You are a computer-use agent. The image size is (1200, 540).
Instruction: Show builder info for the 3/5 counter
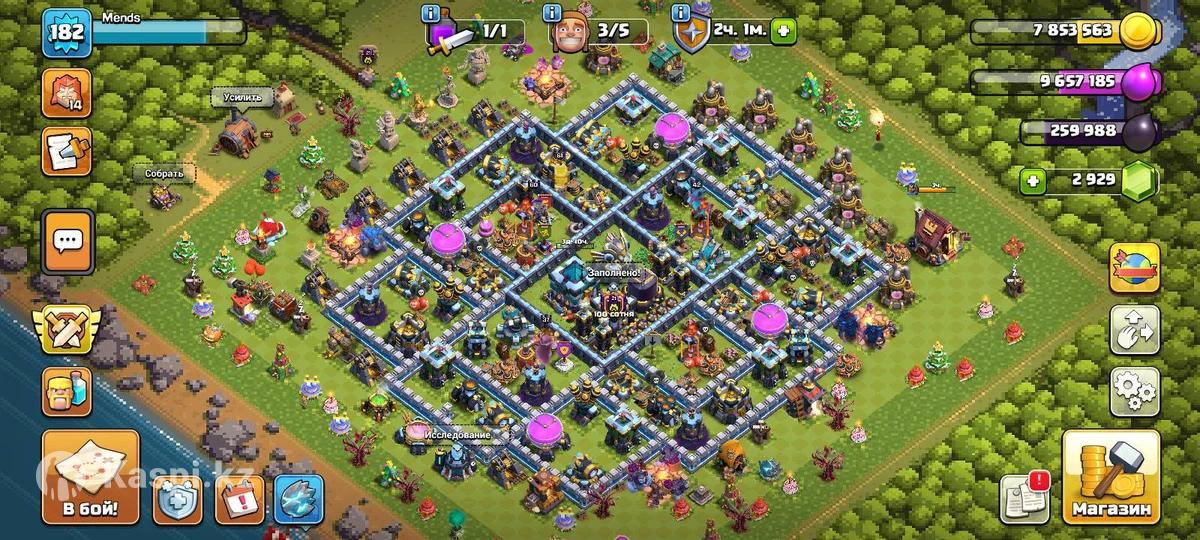551,13
